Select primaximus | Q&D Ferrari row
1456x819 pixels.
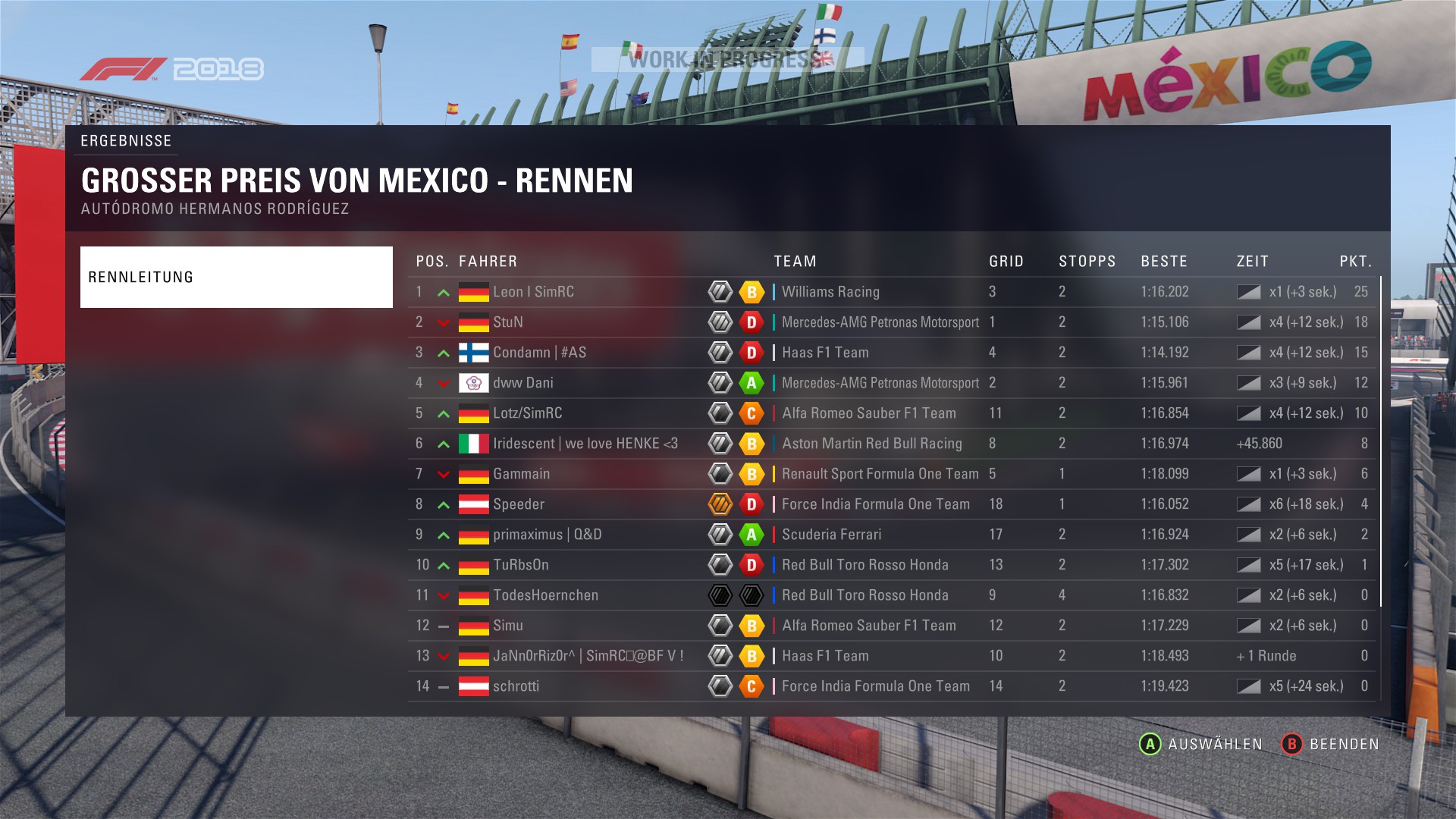(x=547, y=535)
